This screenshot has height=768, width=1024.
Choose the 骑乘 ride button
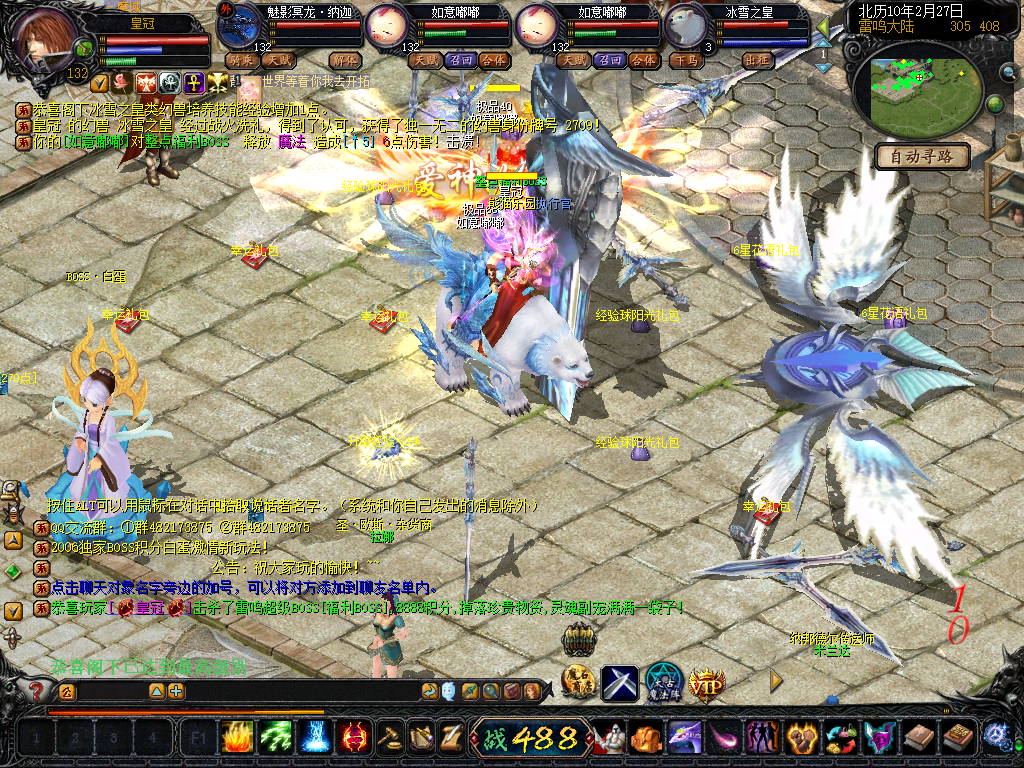coord(241,60)
